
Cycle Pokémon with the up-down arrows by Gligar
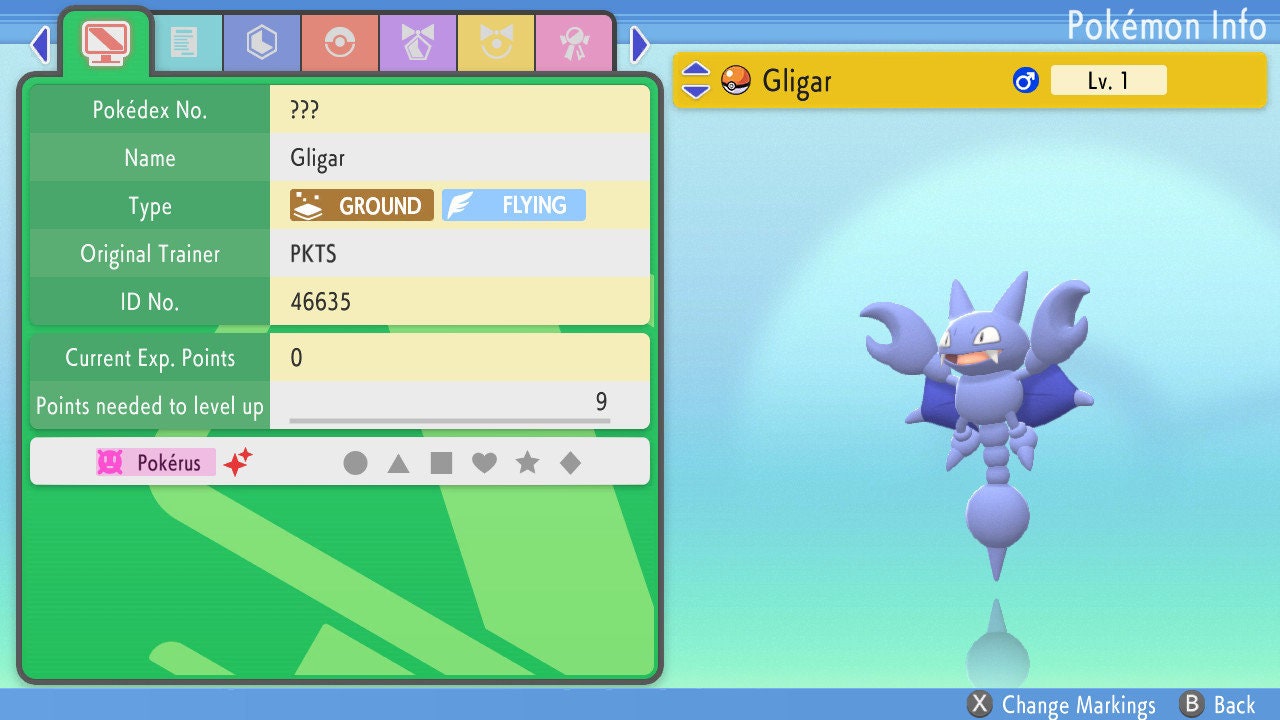click(x=696, y=80)
